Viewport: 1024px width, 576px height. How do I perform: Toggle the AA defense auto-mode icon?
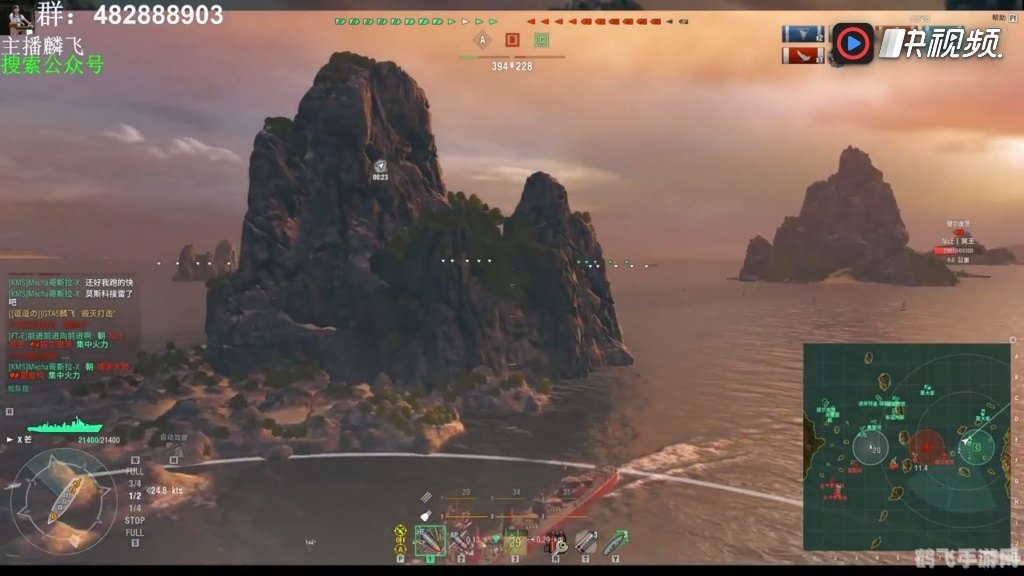(401, 541)
